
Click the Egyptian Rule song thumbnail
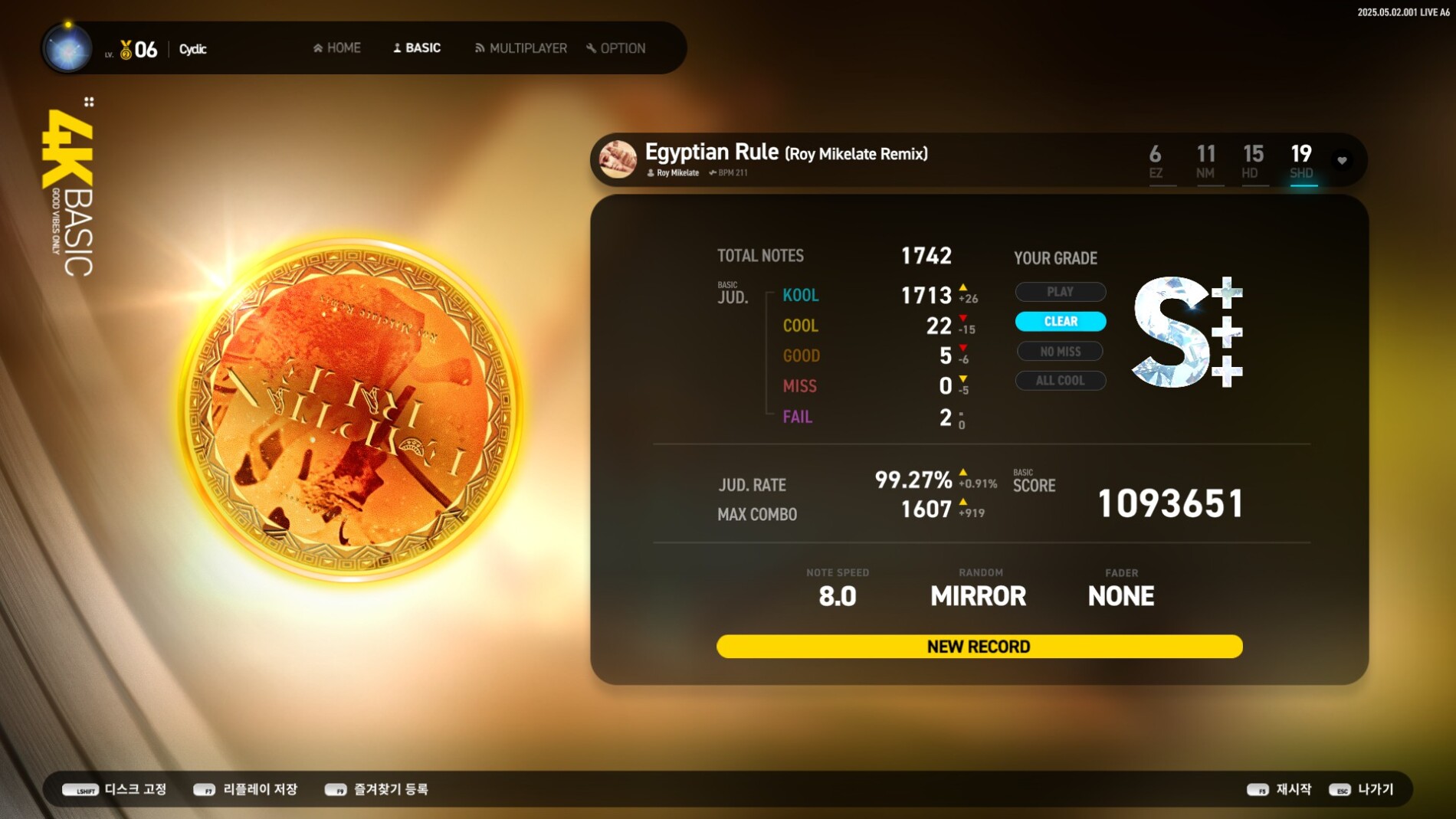[618, 159]
